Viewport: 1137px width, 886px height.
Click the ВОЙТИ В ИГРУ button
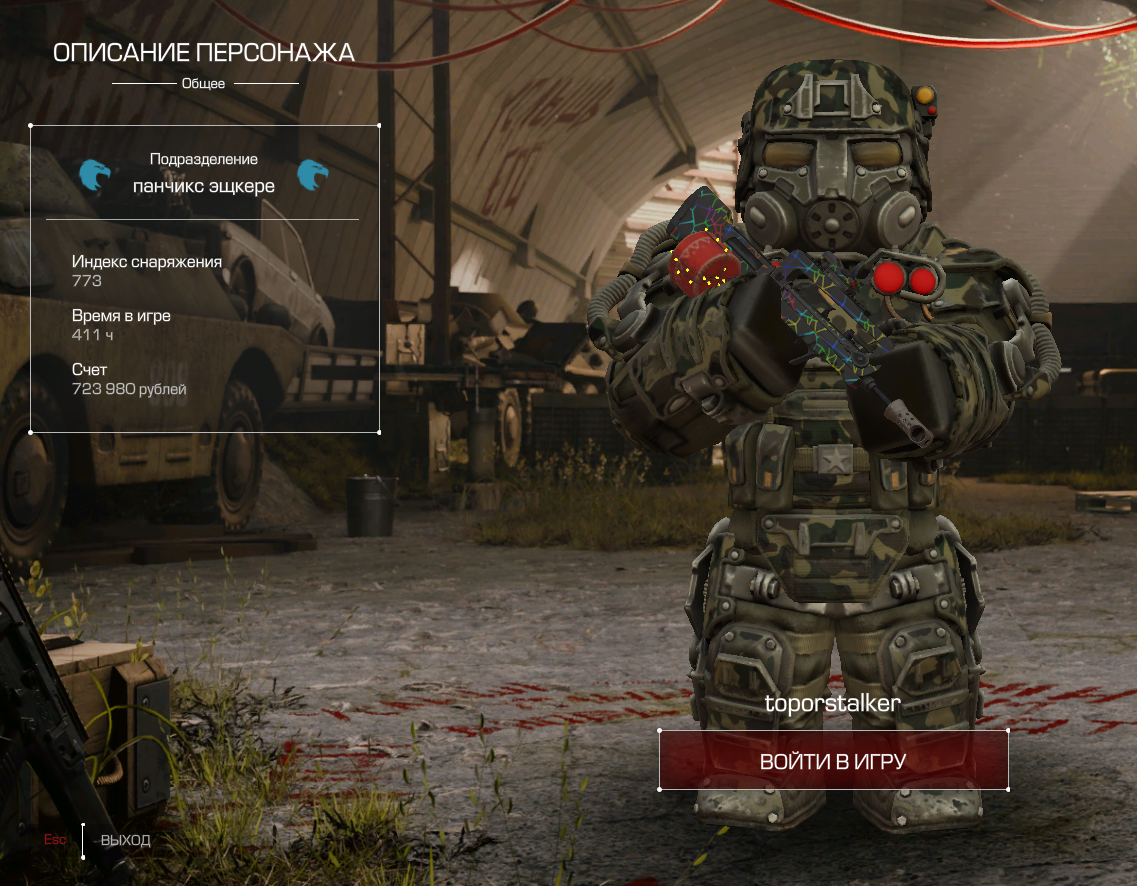833,761
